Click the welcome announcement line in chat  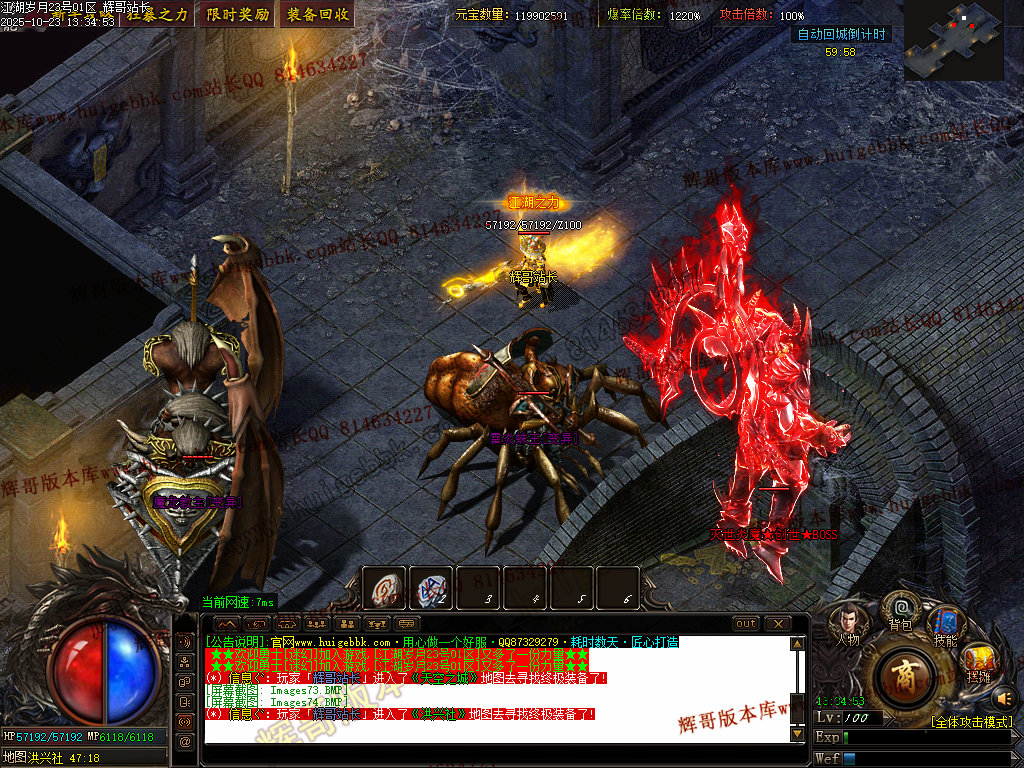442,642
